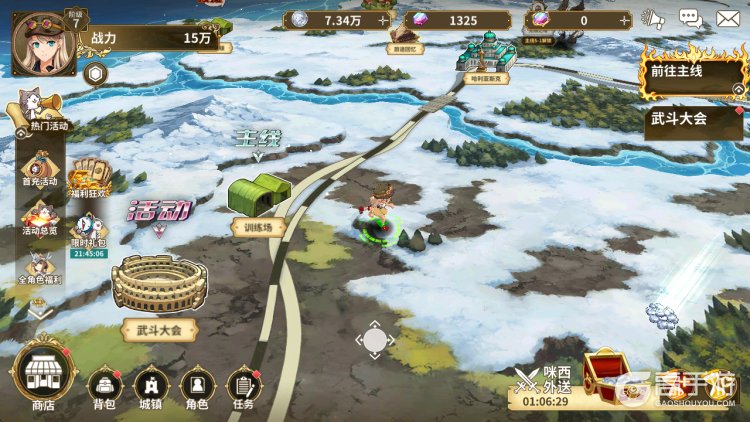Open the 角色 character screen
The height and width of the screenshot is (422, 750).
(x=196, y=385)
